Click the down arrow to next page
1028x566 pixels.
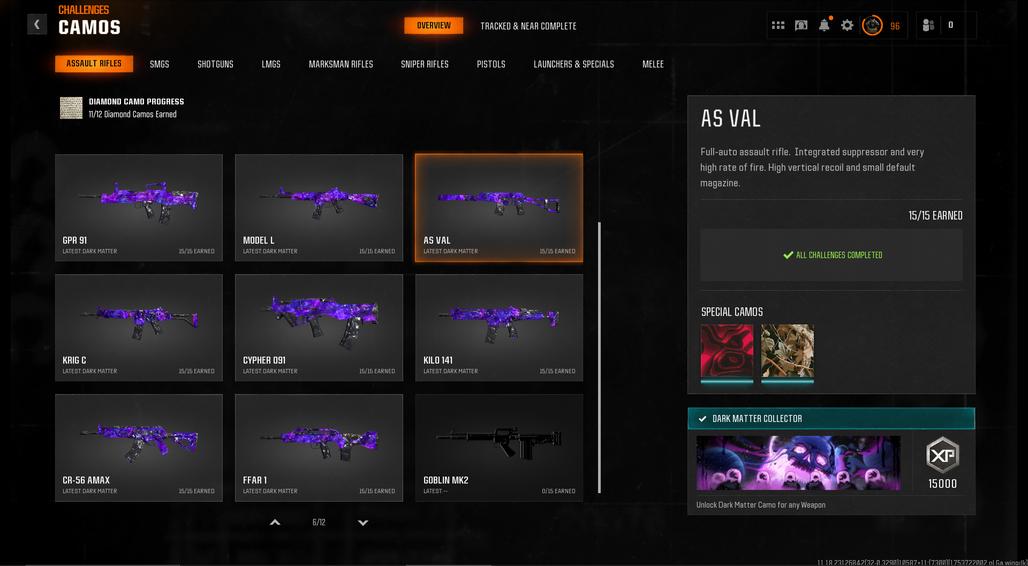click(363, 522)
